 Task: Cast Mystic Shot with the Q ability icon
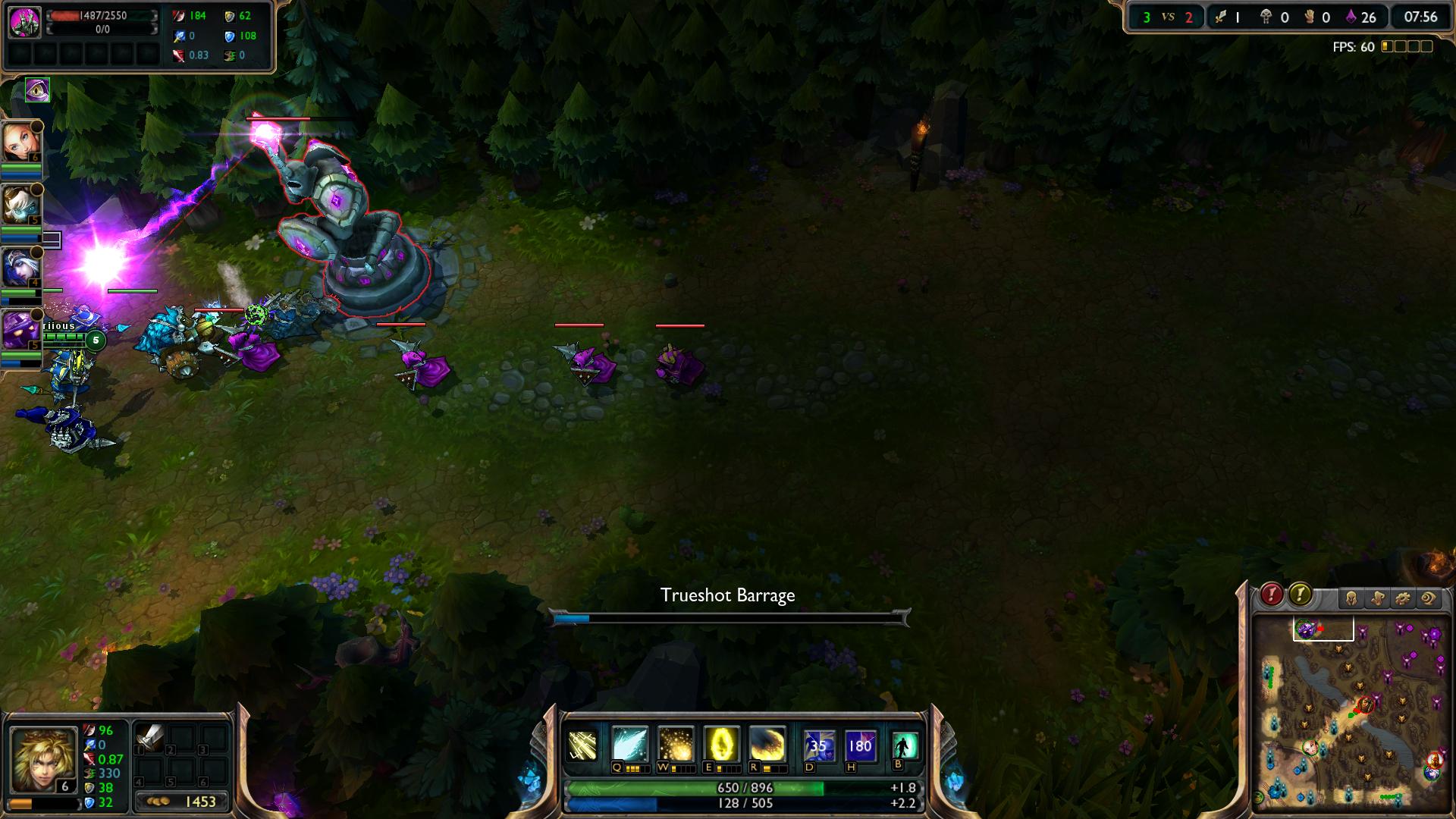click(x=629, y=745)
